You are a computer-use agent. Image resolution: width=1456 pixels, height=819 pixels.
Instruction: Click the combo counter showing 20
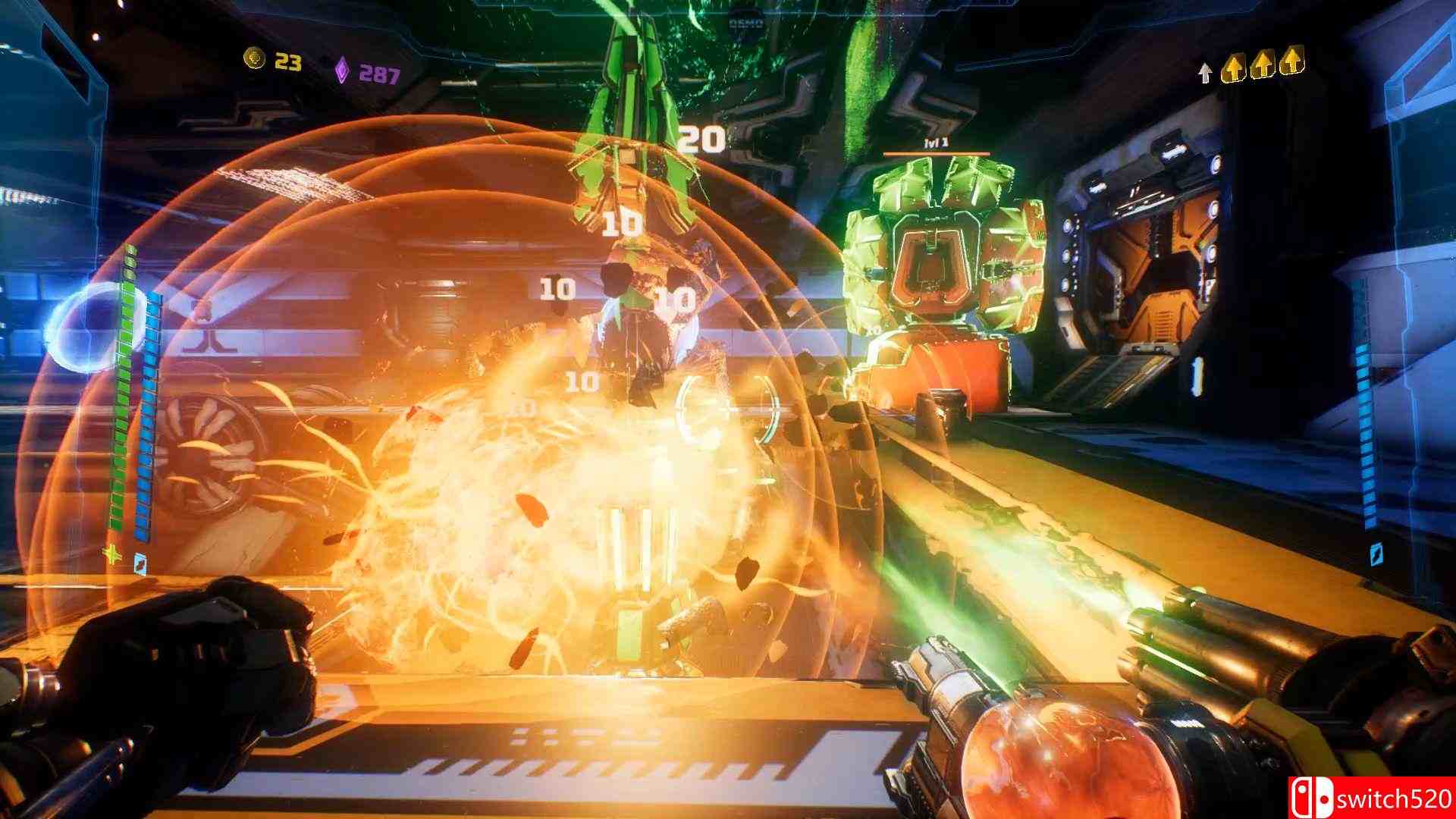[x=701, y=139]
